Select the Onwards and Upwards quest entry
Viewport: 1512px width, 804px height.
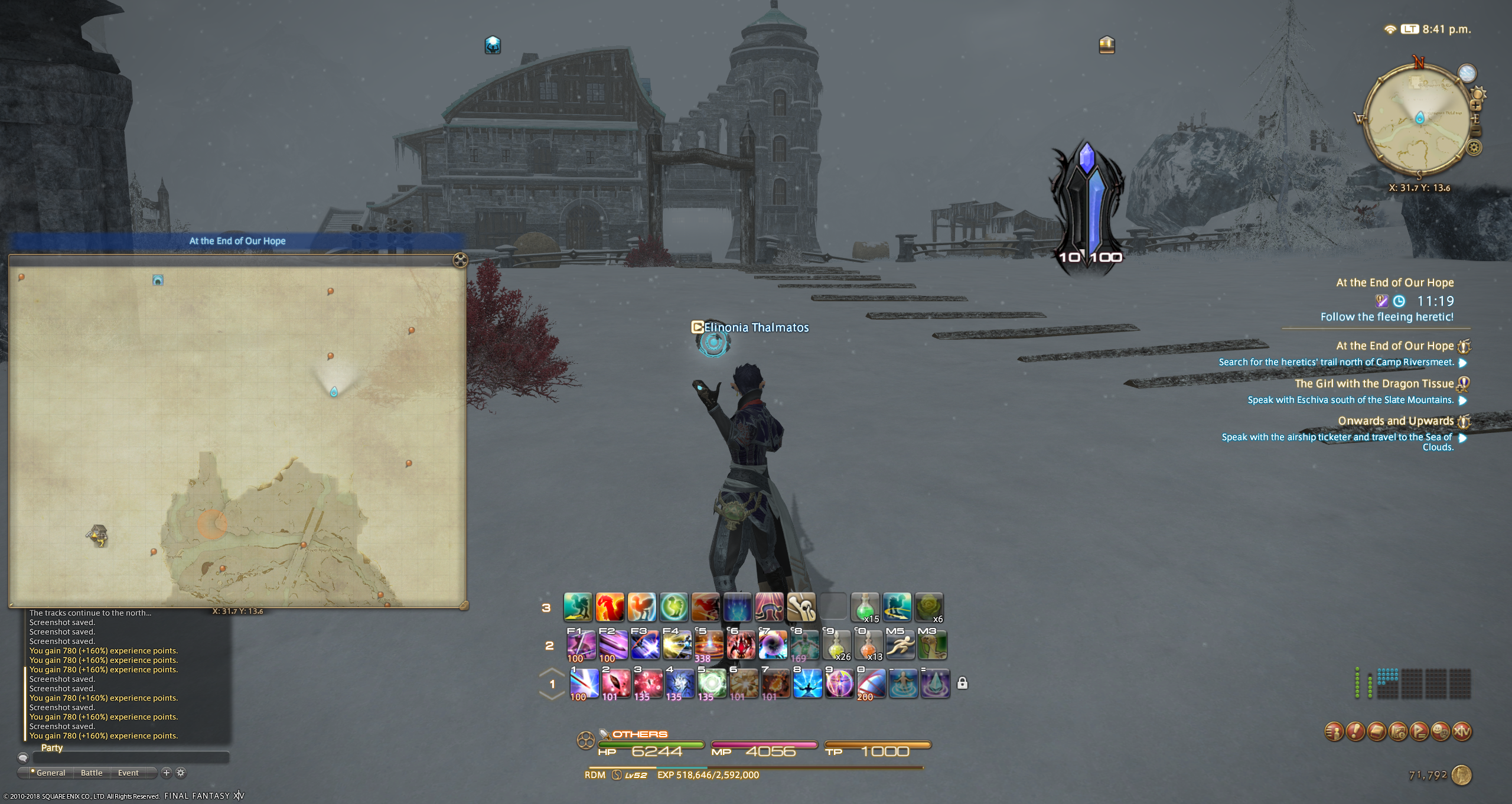[x=1395, y=421]
